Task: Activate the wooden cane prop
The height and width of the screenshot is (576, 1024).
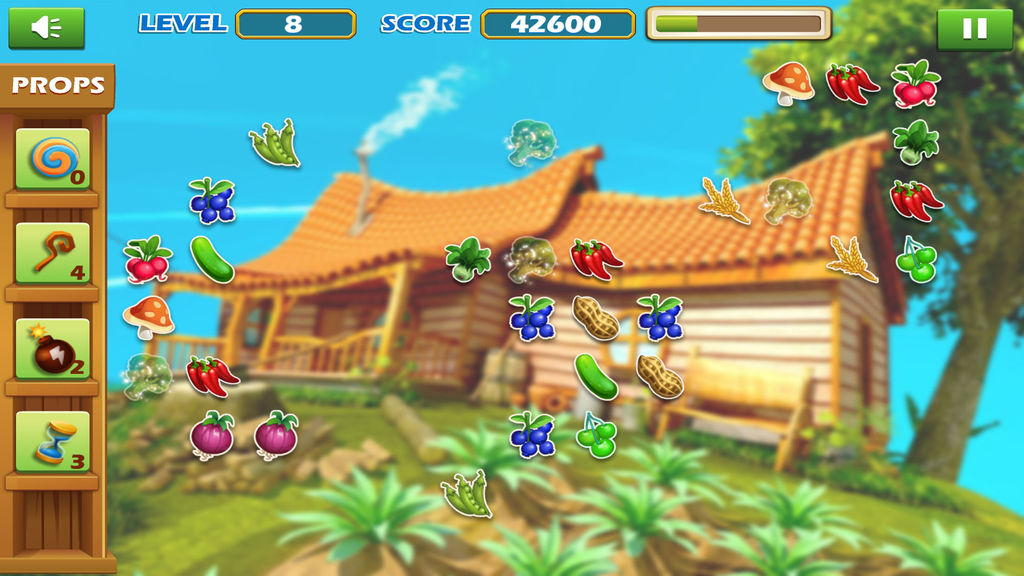Action: pos(52,253)
